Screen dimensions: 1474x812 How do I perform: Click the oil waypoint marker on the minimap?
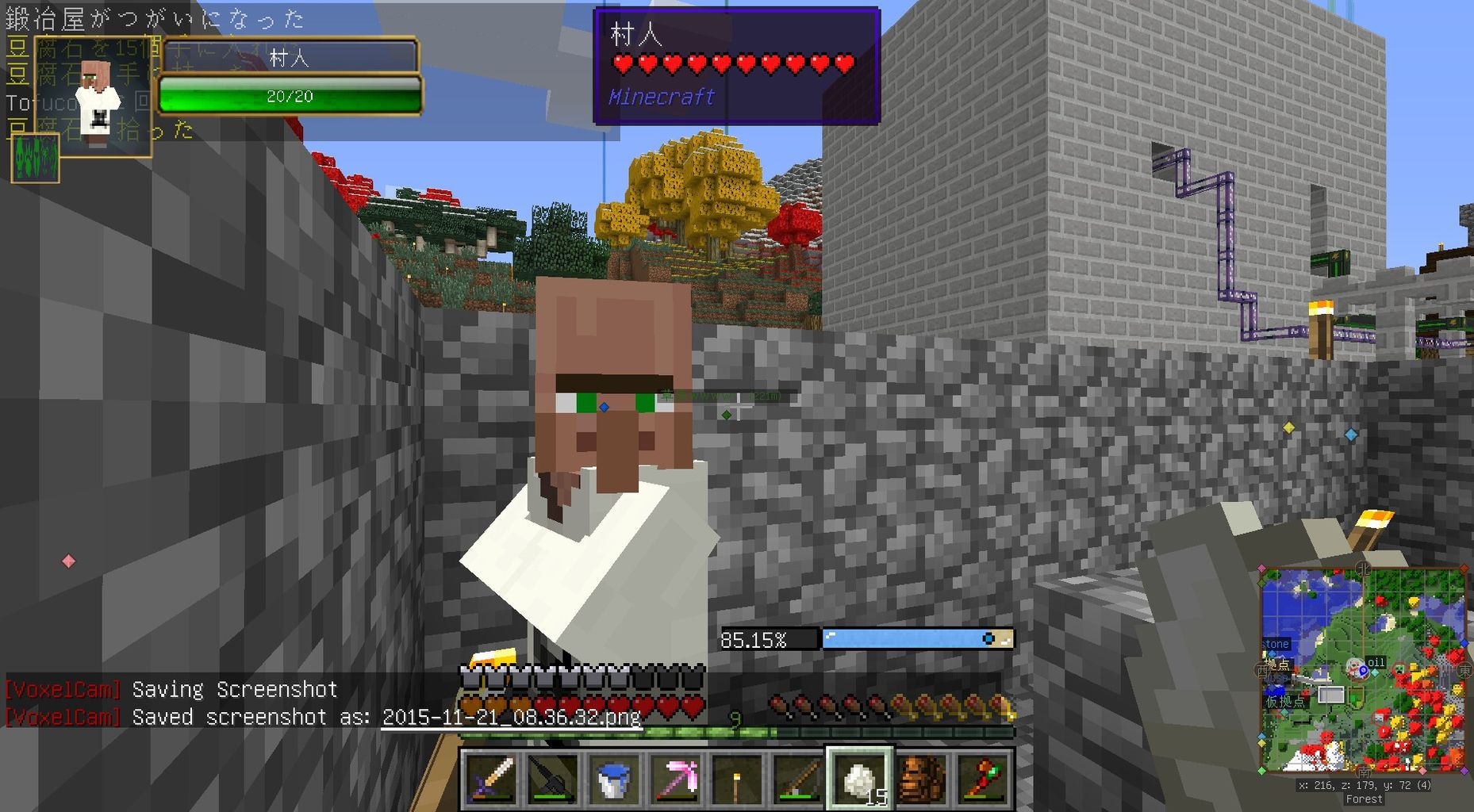coord(1376,661)
